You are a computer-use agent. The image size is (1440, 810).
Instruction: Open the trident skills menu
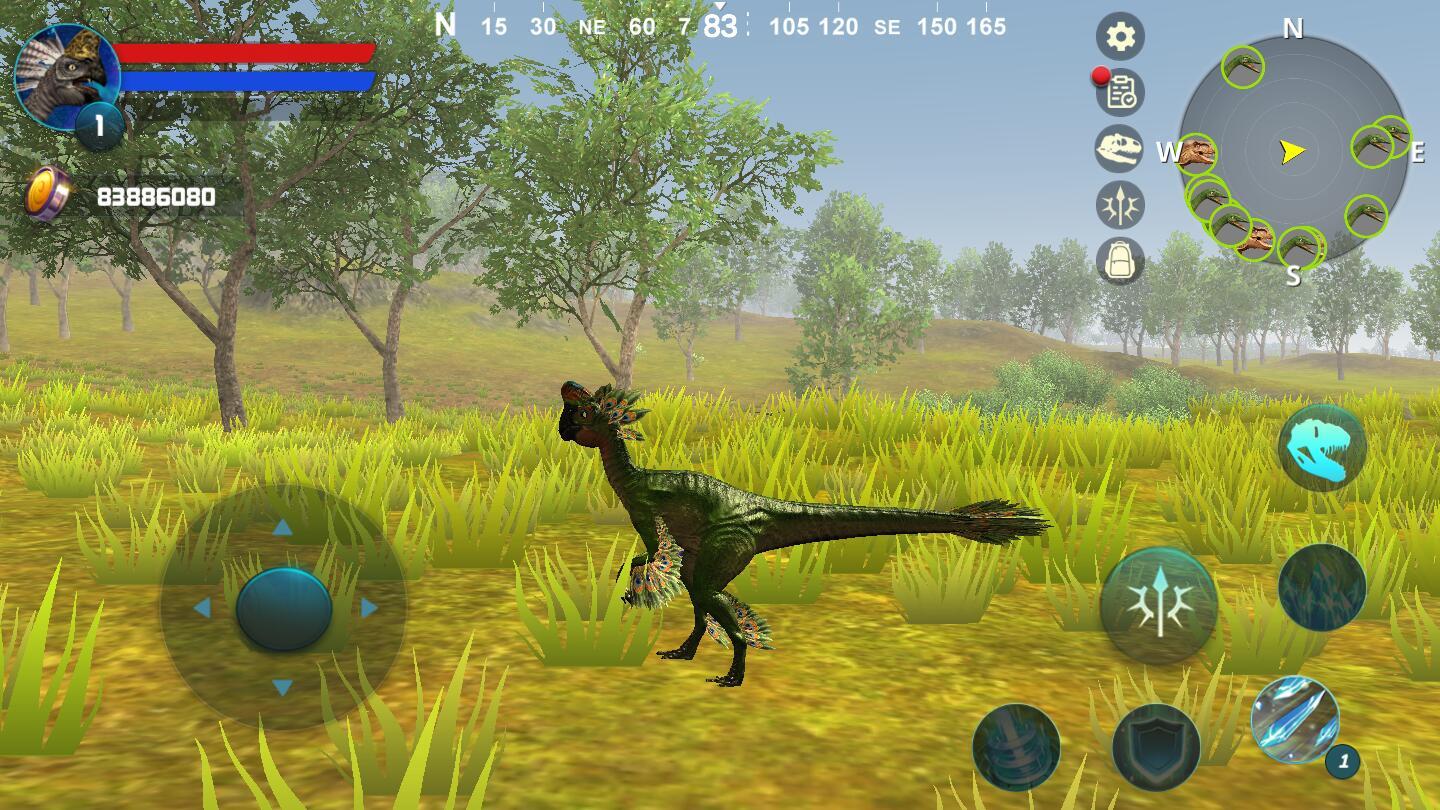pos(1120,205)
